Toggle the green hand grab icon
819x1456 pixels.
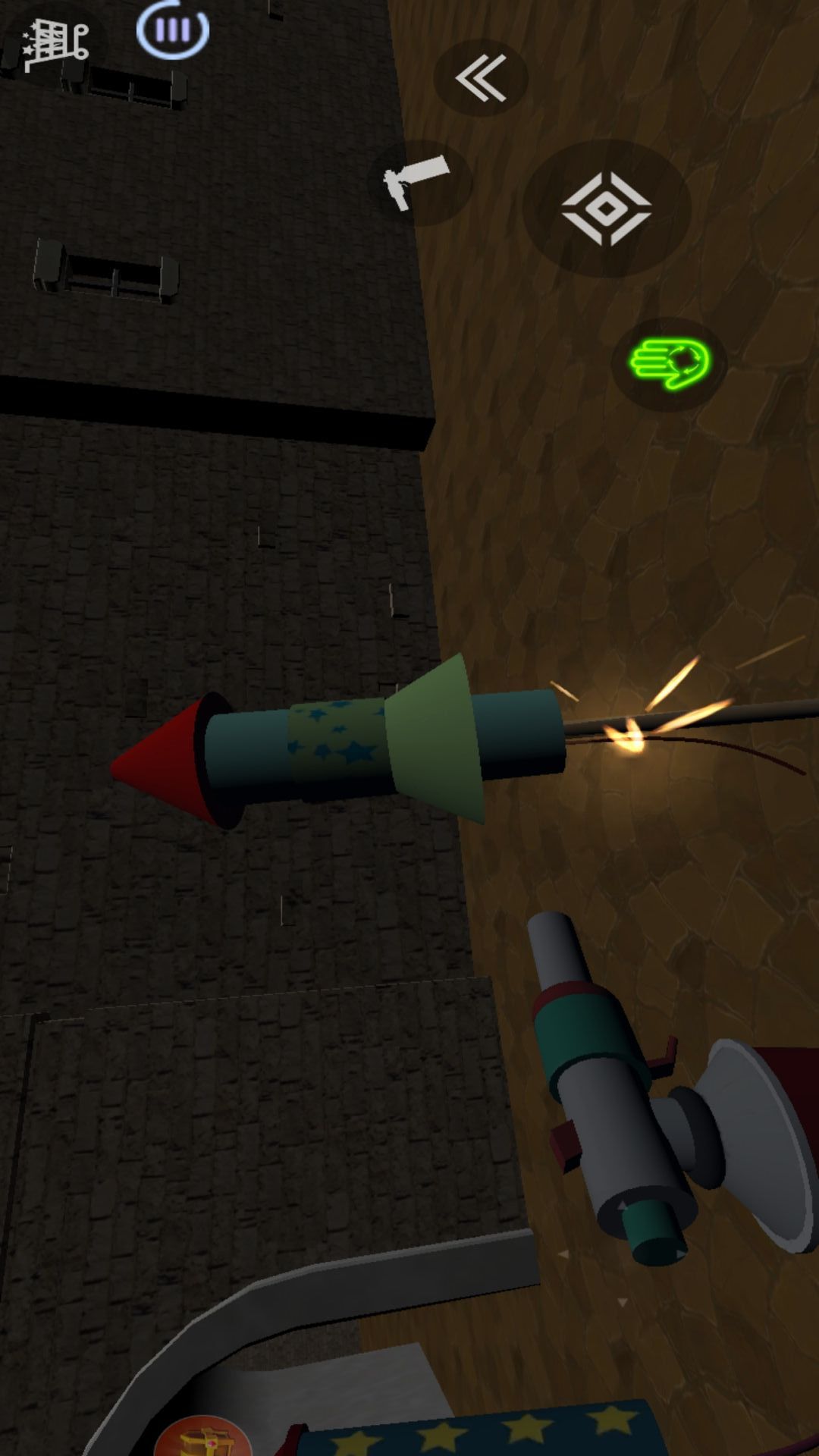670,364
